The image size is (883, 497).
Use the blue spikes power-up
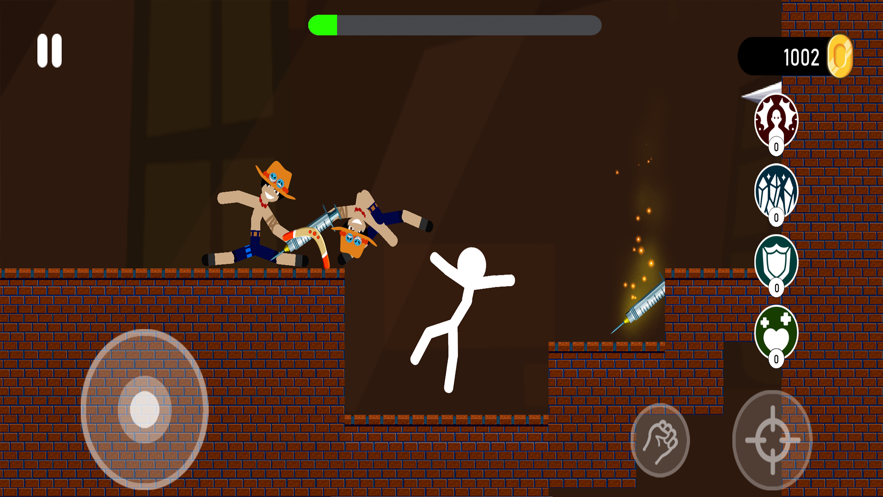(776, 190)
